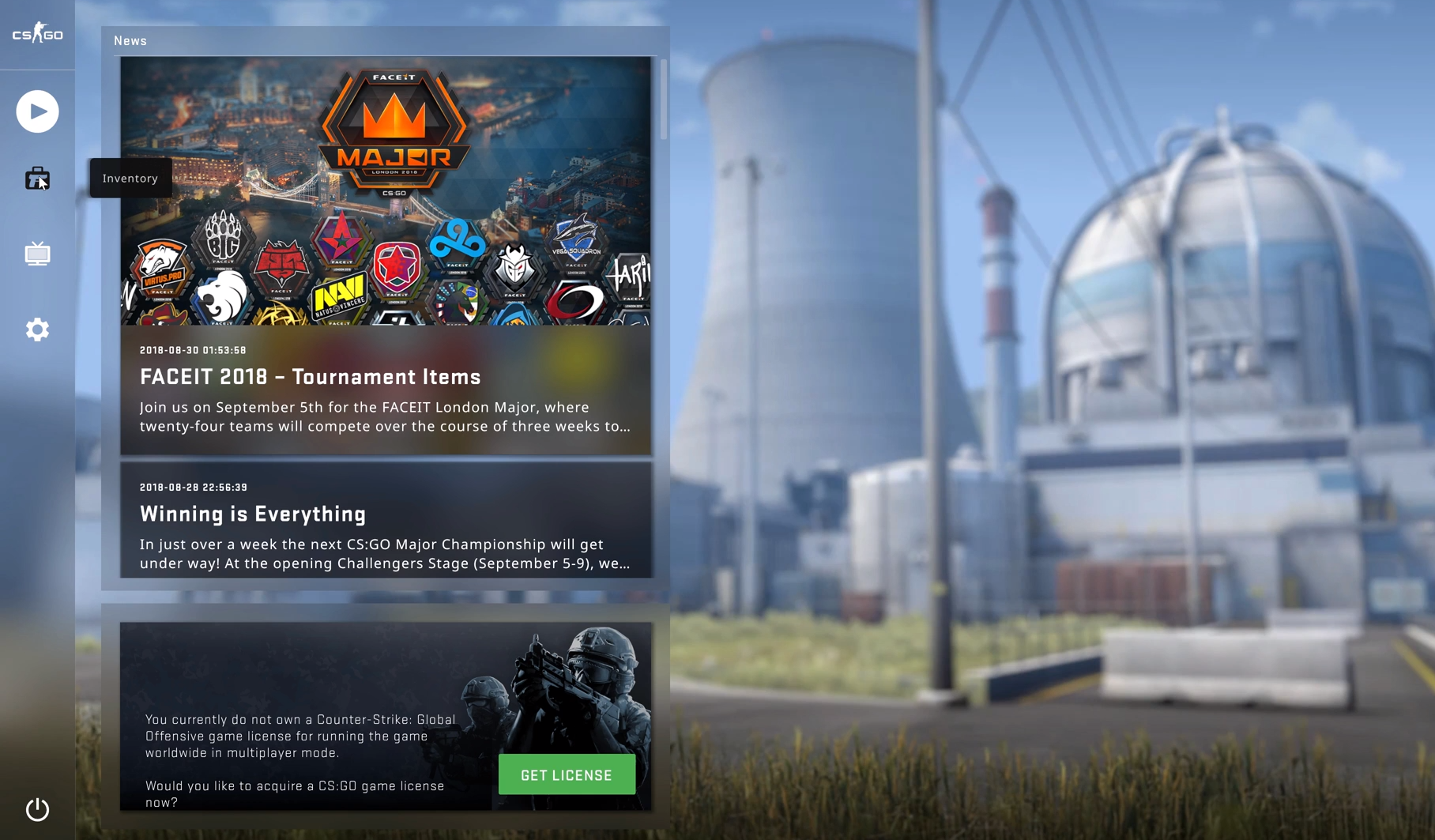Open the game Settings gear

point(37,329)
